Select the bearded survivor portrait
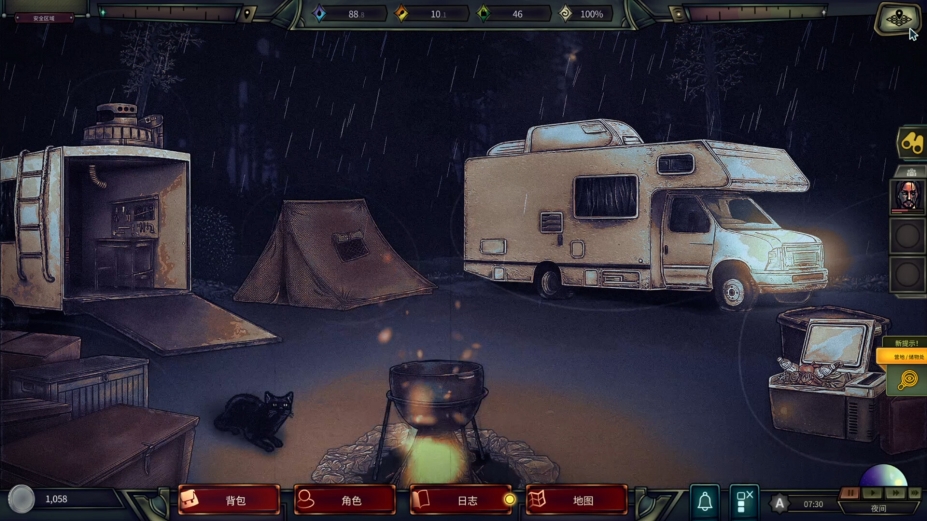The height and width of the screenshot is (521, 927). point(907,196)
